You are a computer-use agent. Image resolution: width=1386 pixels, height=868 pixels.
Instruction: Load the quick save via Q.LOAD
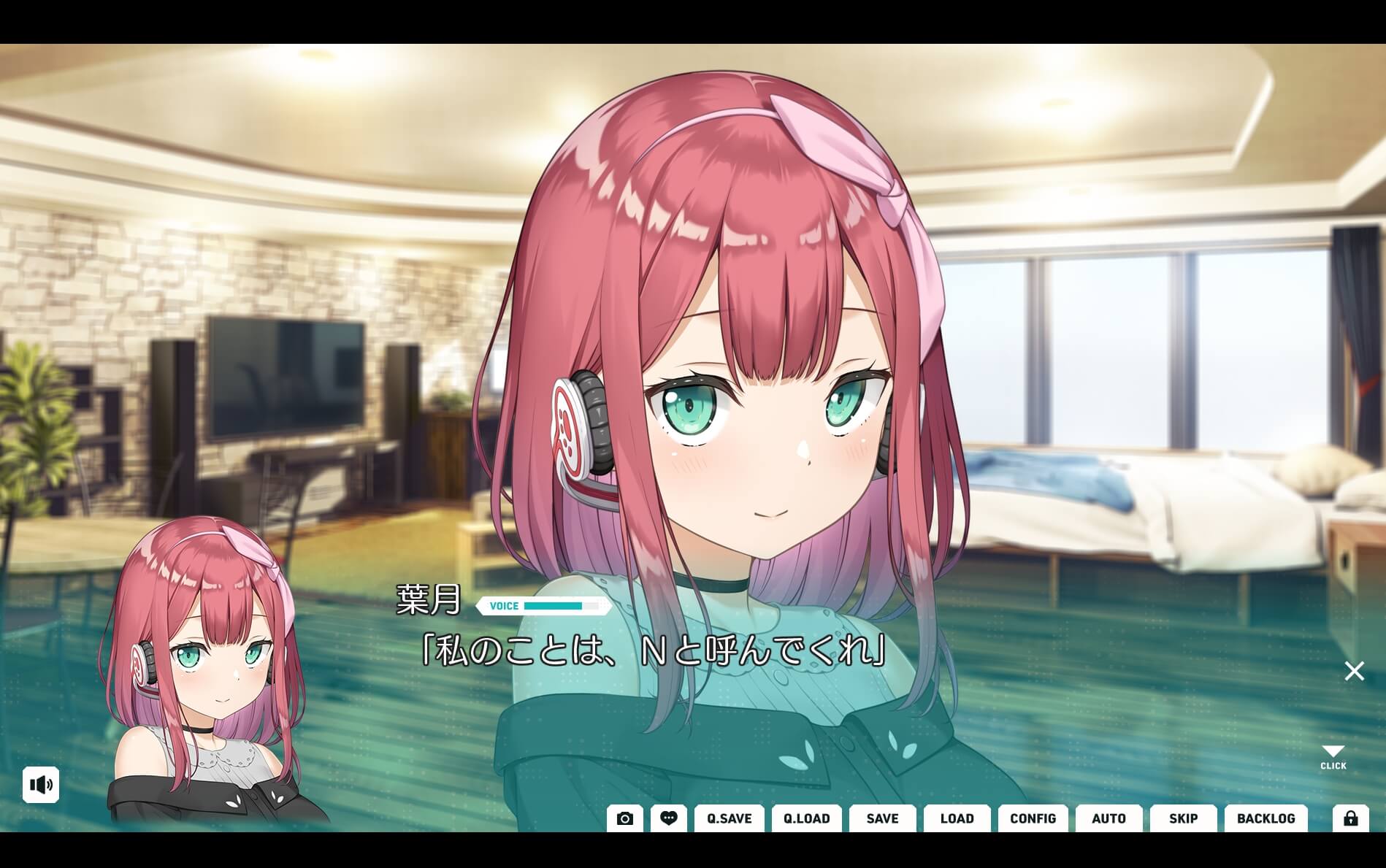click(806, 818)
